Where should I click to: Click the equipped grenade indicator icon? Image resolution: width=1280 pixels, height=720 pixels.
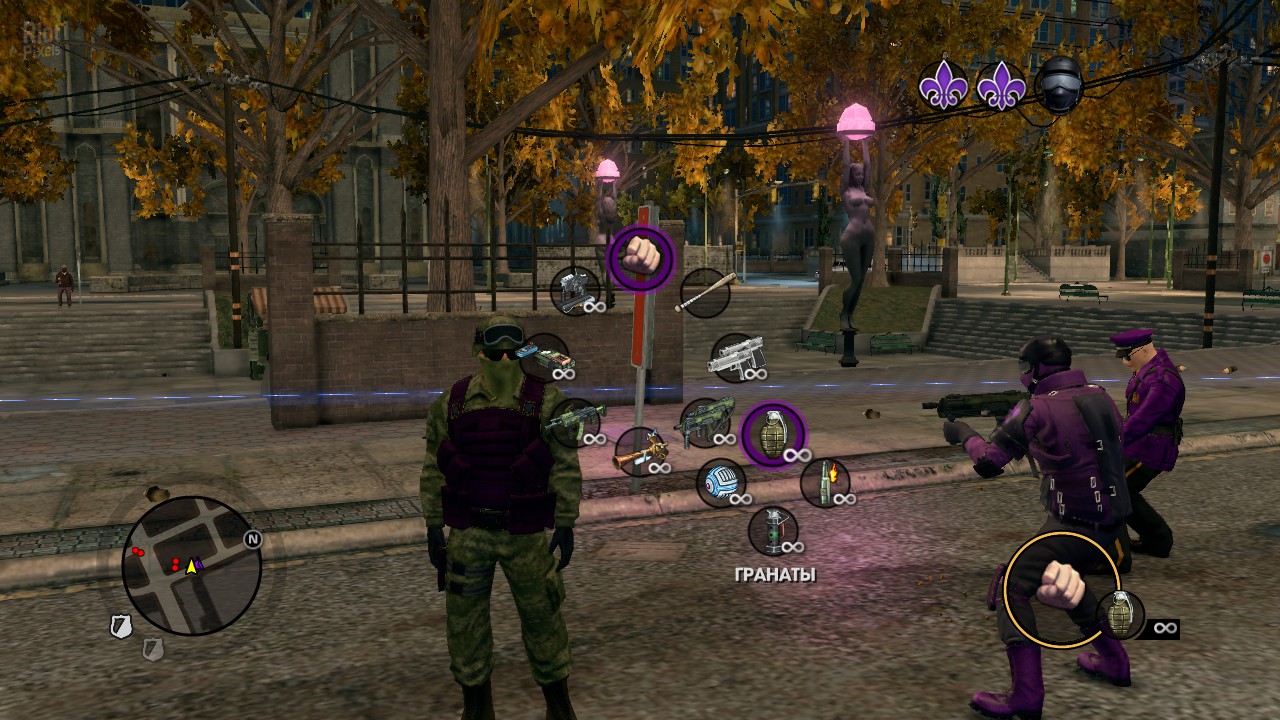(1120, 614)
